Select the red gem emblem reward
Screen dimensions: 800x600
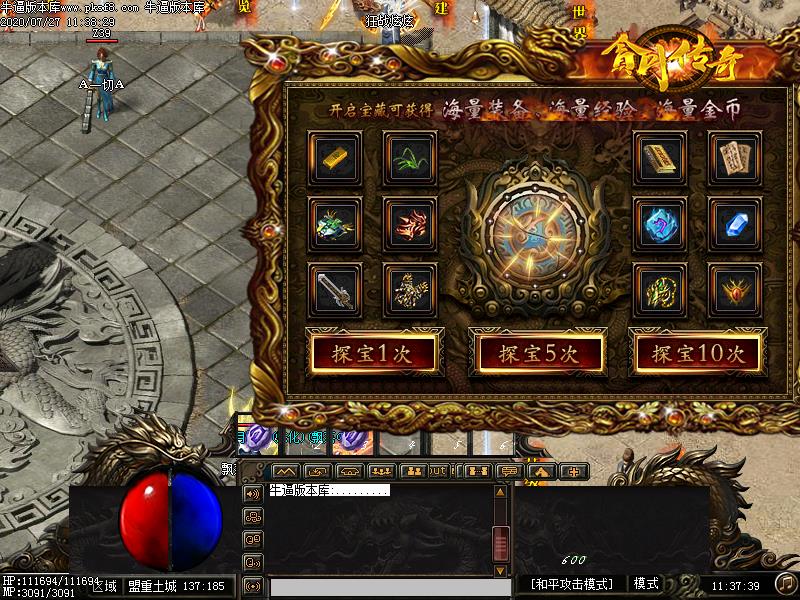point(735,289)
